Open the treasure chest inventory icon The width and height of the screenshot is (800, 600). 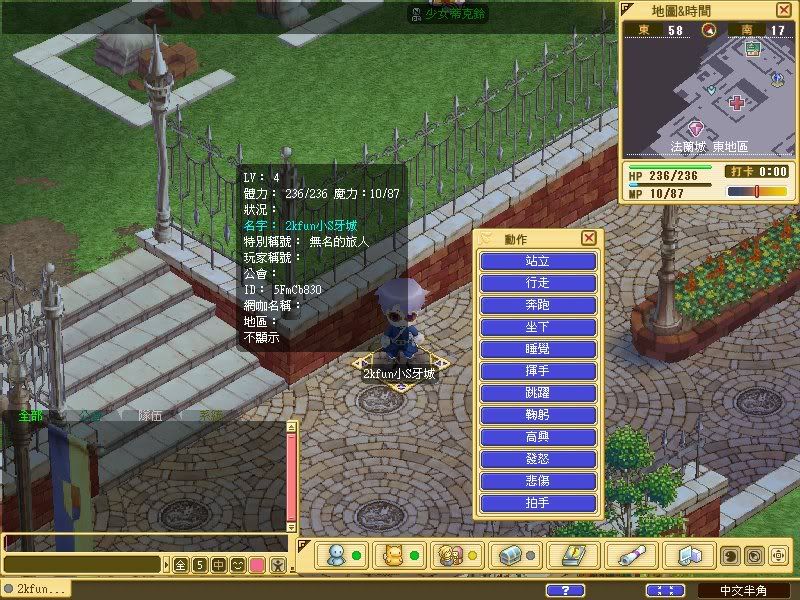click(513, 556)
